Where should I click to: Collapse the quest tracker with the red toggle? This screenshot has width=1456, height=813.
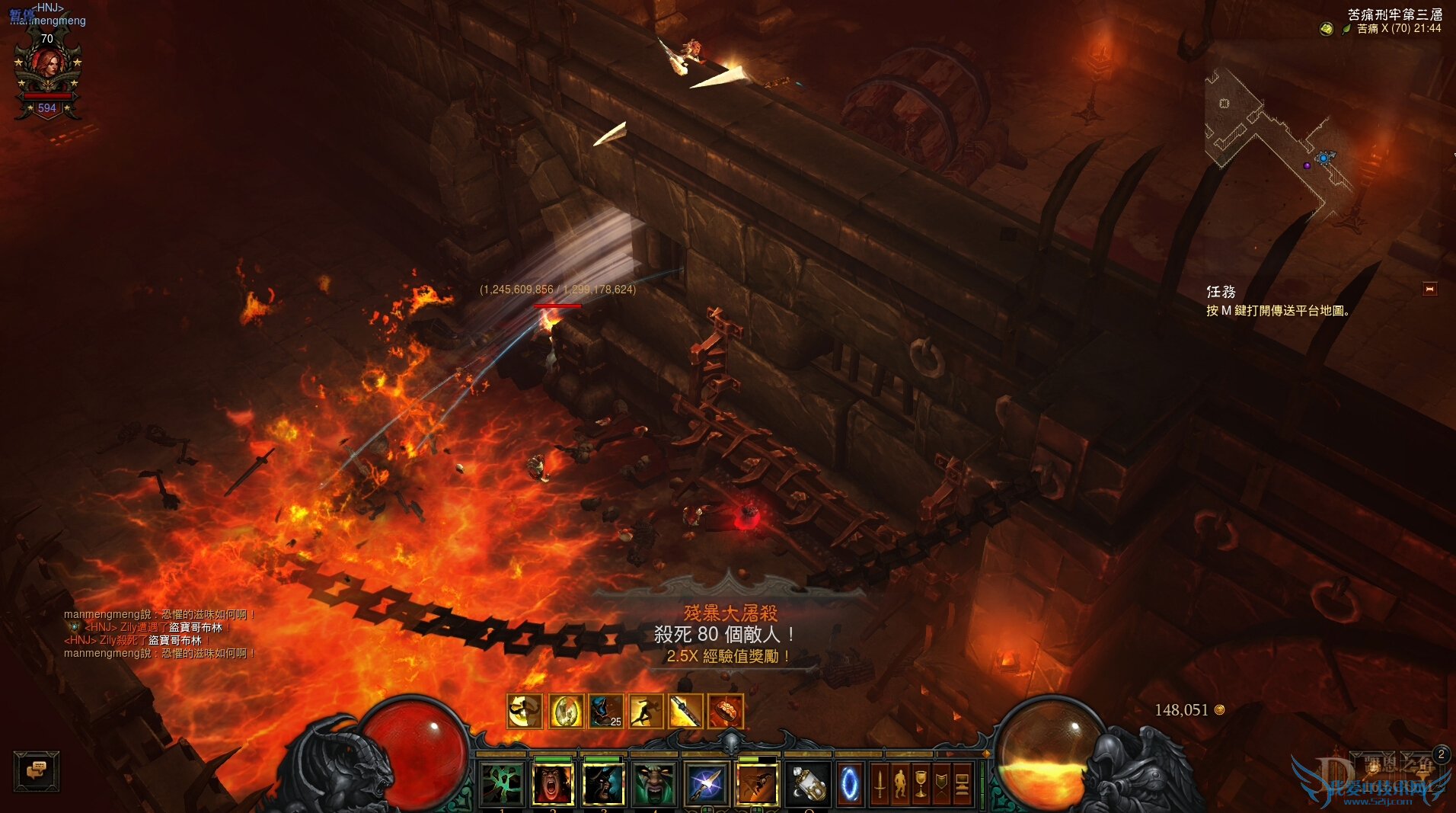click(1429, 289)
